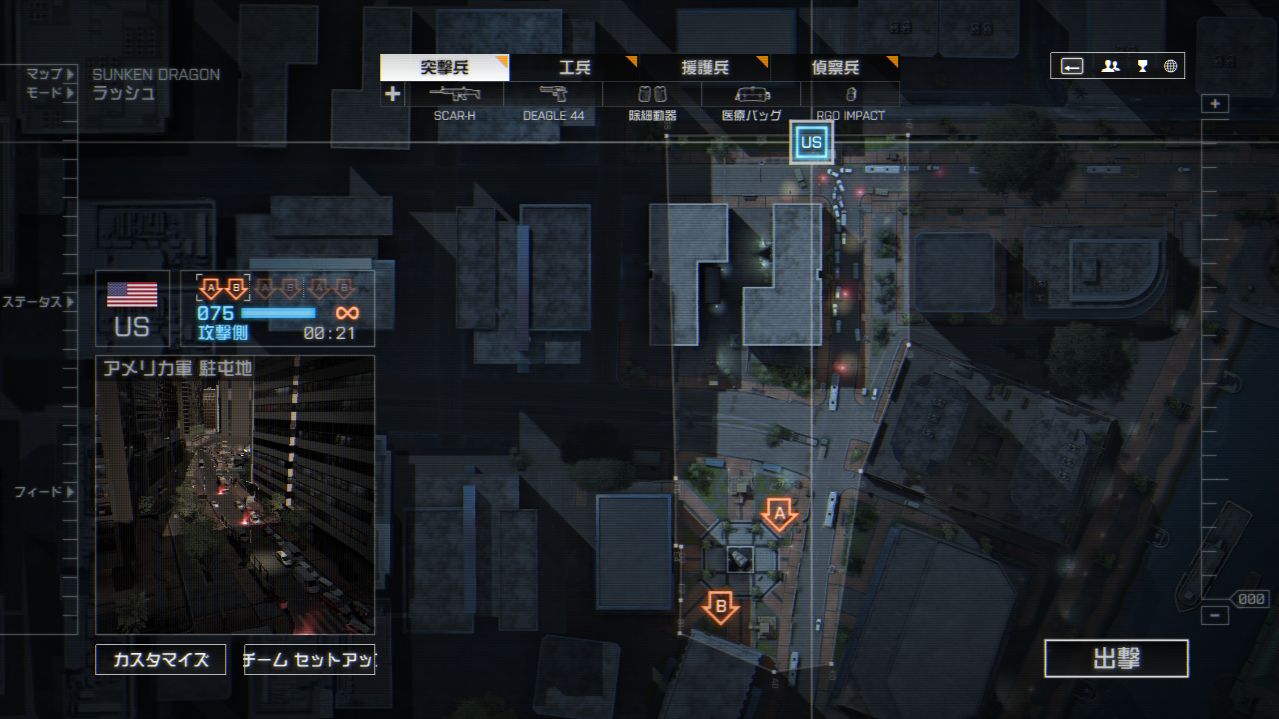Viewport: 1279px width, 719px height.
Task: Open the trophy scoreboard icon
Action: click(x=1142, y=66)
